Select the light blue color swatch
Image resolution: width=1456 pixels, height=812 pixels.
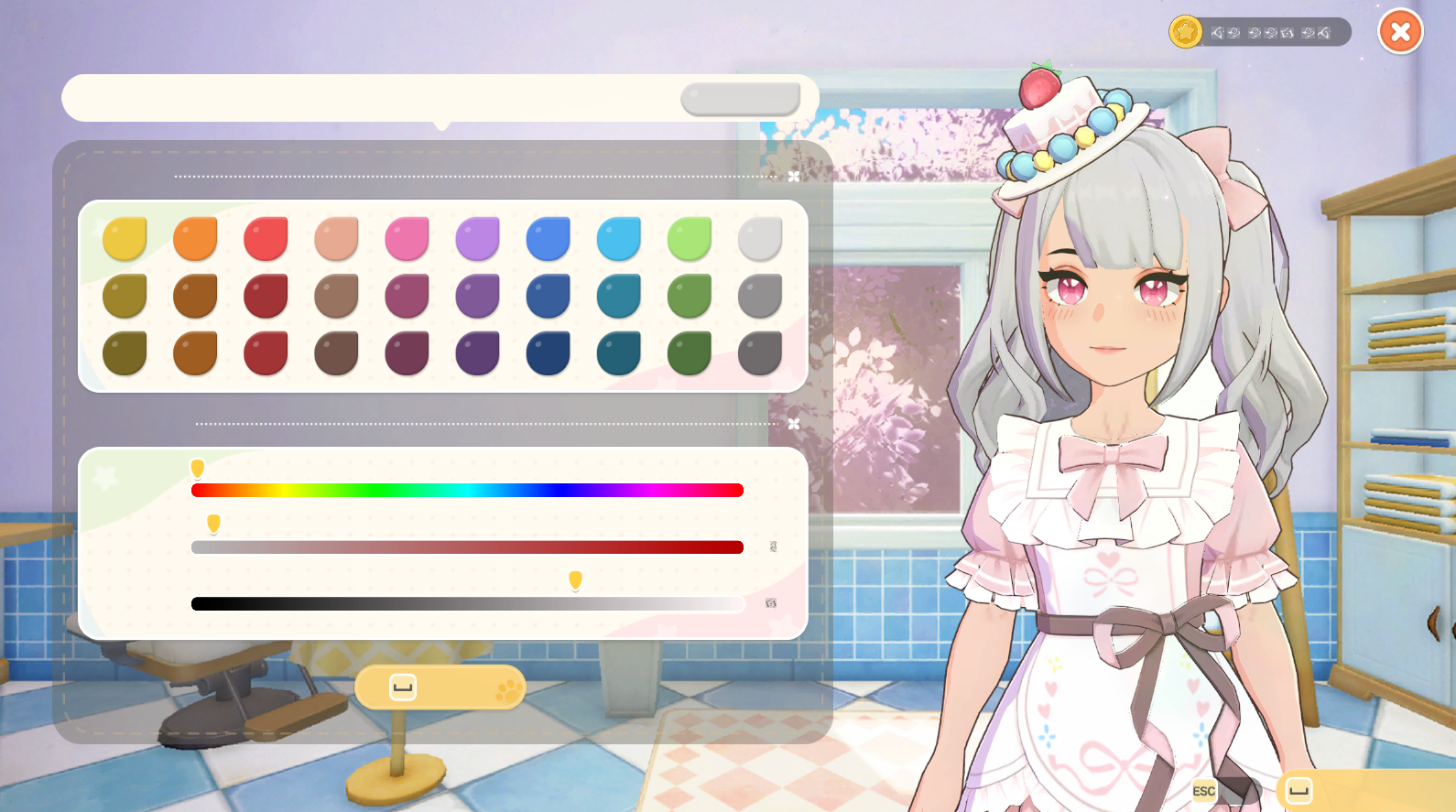click(x=619, y=238)
